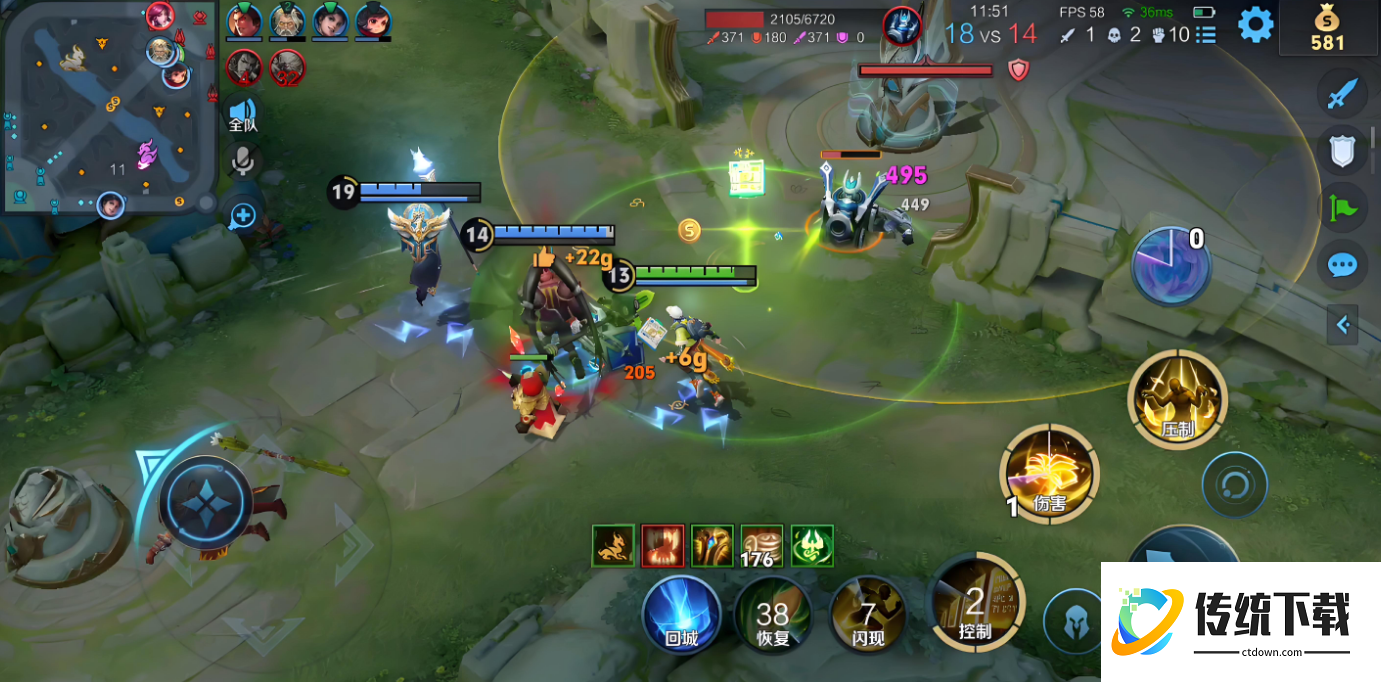The width and height of the screenshot is (1381, 682).
Task: Activate the purple swirl active item
Action: tap(1171, 265)
